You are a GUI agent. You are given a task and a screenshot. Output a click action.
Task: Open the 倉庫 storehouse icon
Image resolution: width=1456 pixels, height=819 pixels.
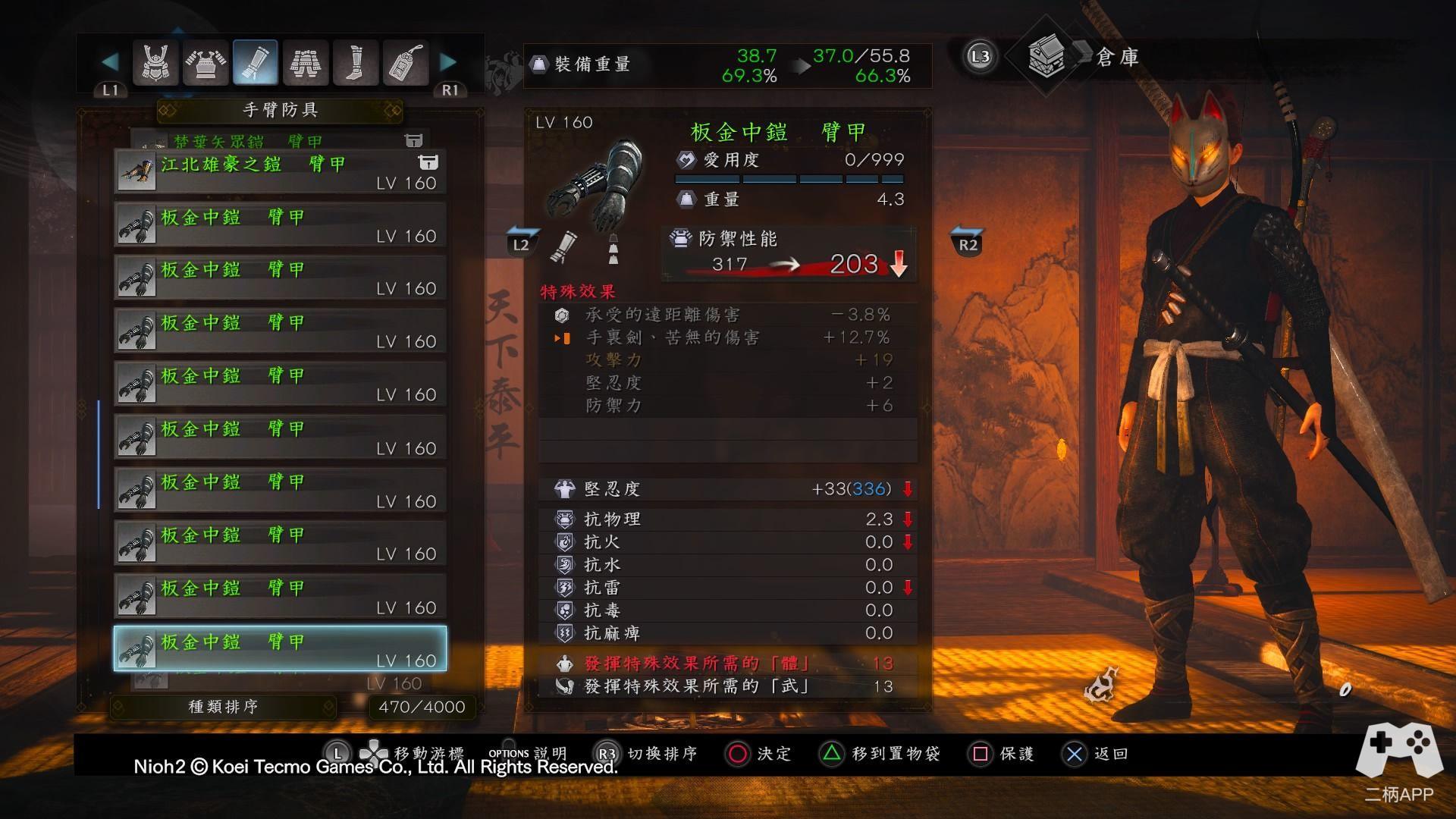pyautogui.click(x=1045, y=57)
